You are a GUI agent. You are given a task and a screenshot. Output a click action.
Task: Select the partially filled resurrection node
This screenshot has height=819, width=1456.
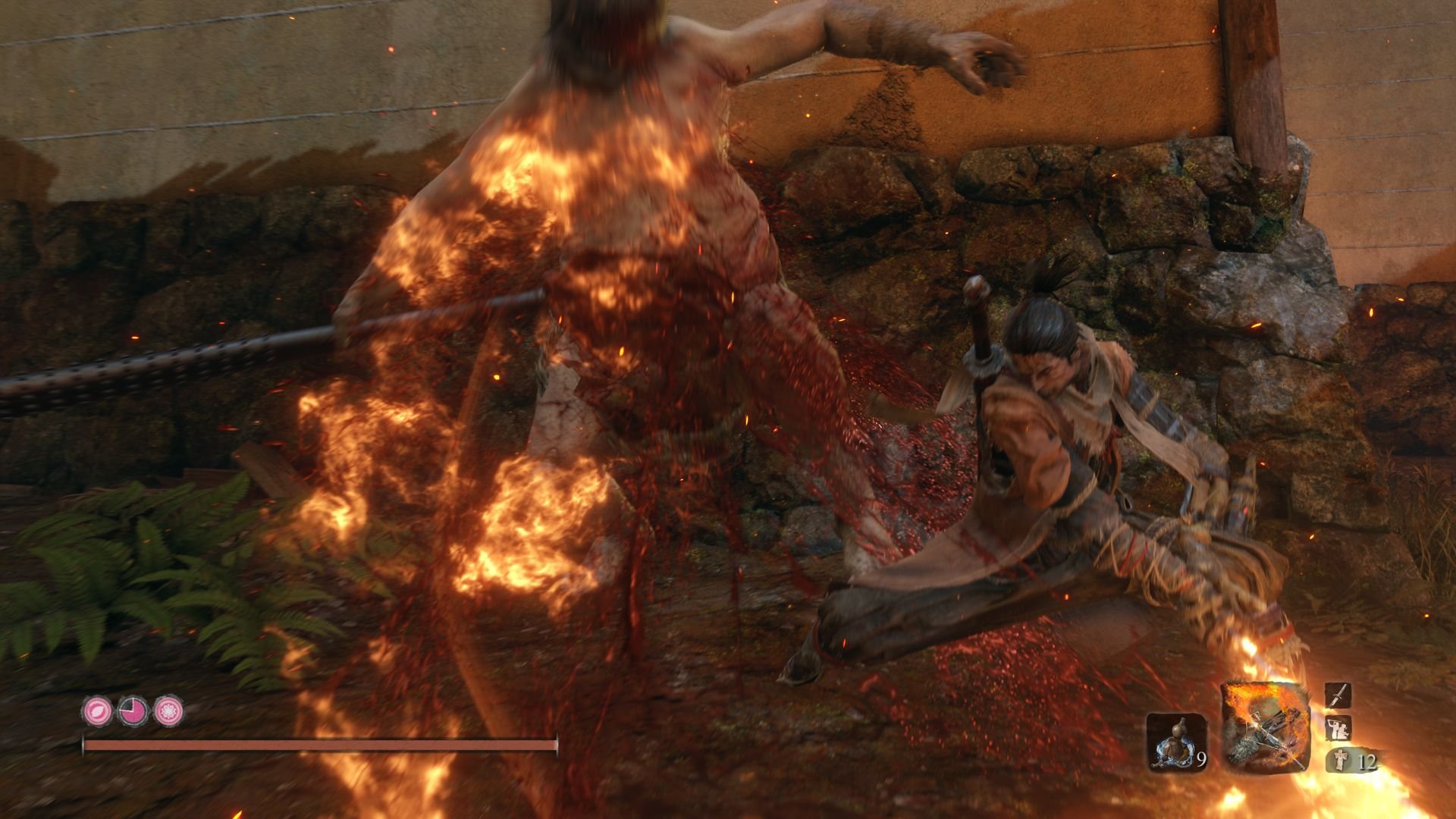coord(132,711)
